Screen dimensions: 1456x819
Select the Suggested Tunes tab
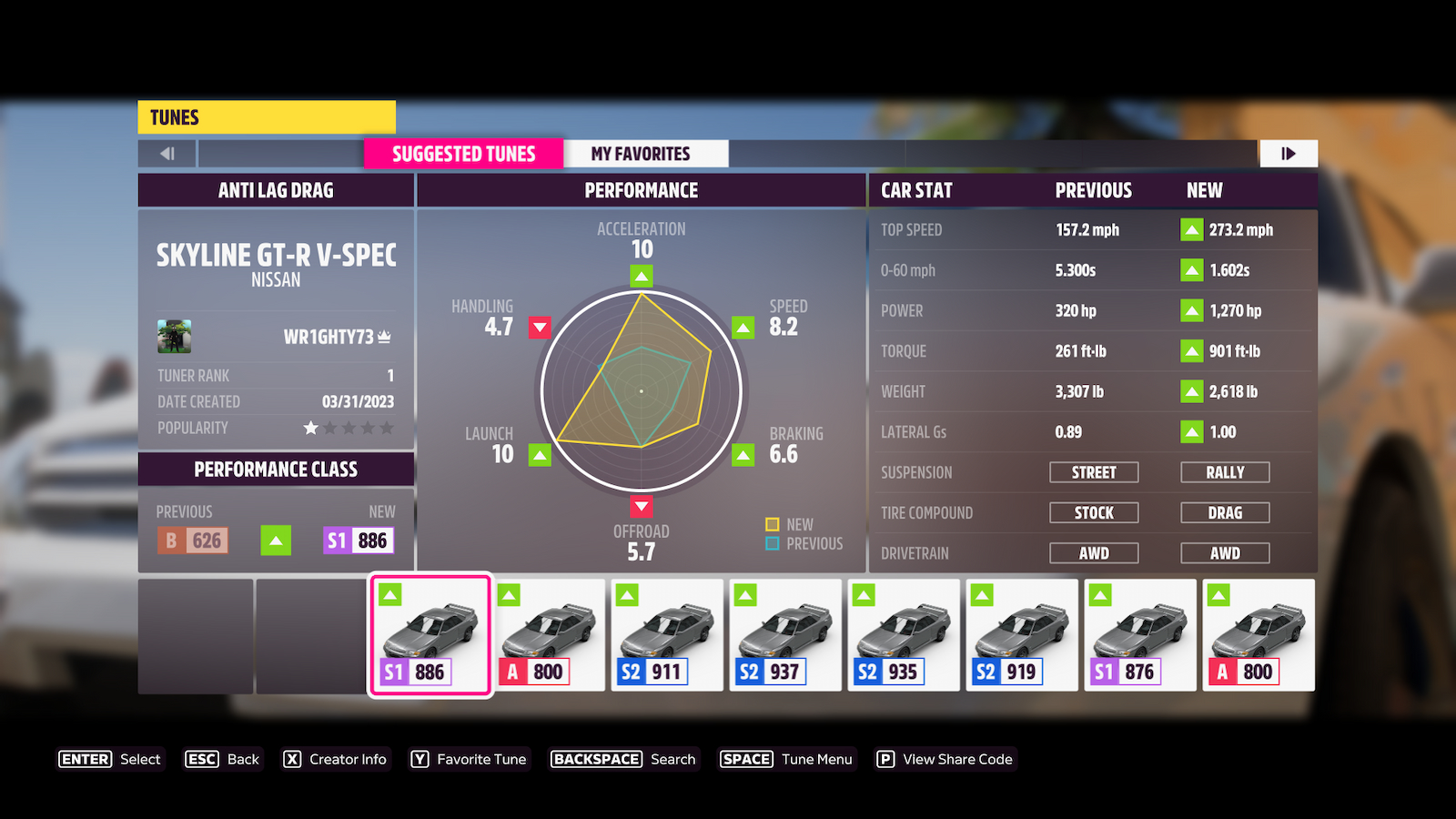[x=463, y=153]
